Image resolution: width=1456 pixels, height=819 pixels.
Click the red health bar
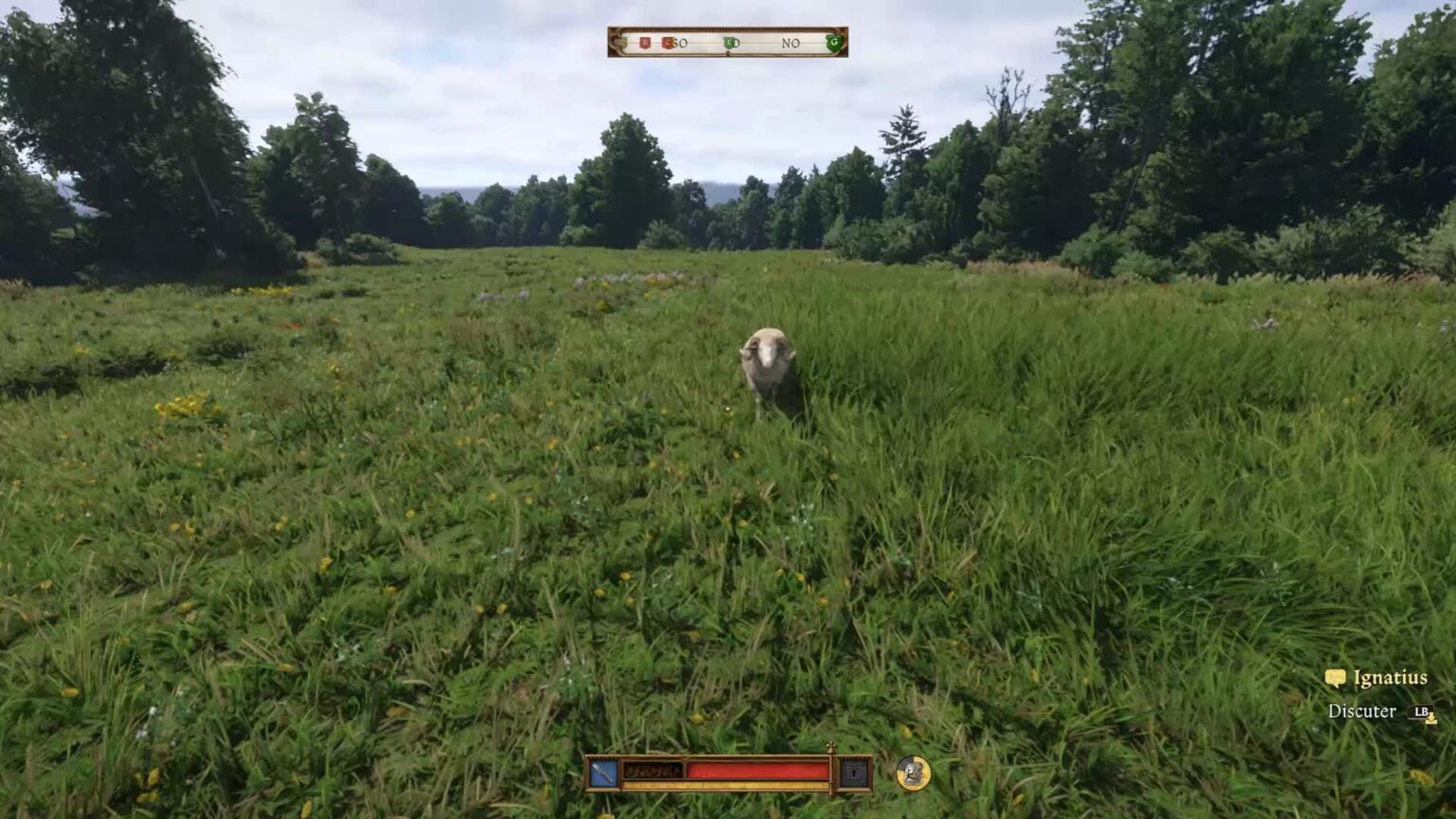(x=756, y=771)
